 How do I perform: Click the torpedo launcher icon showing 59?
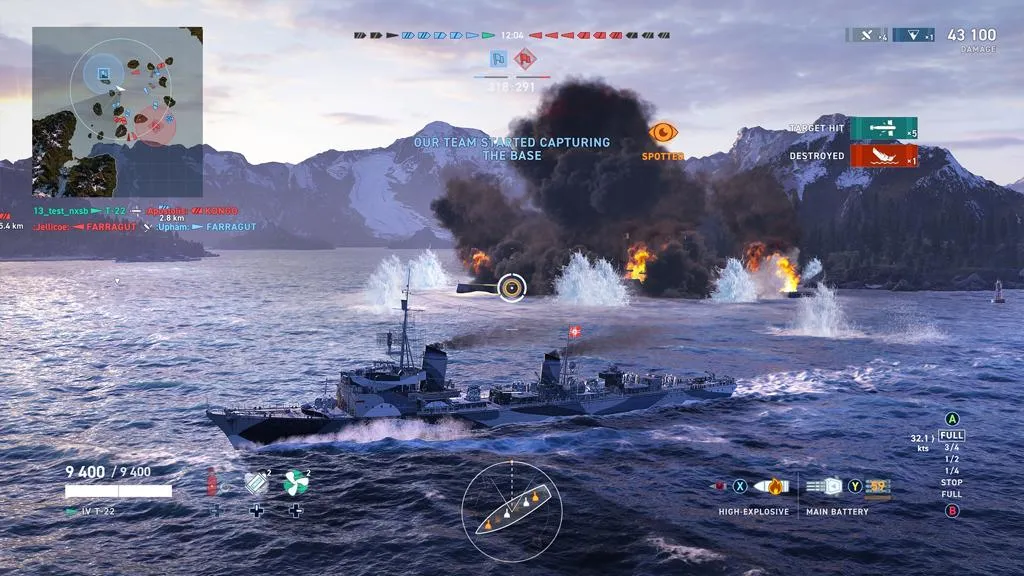click(879, 487)
